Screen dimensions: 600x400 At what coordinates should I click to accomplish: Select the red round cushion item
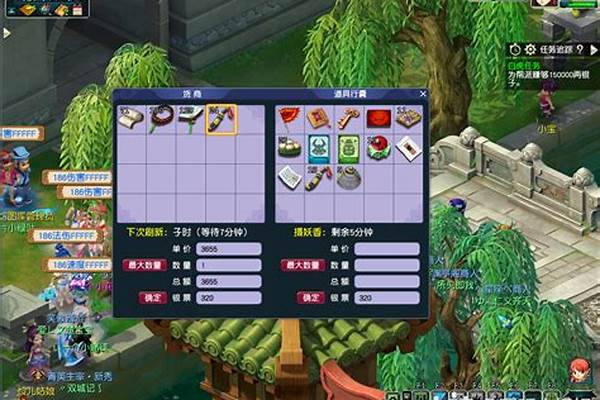point(379,119)
